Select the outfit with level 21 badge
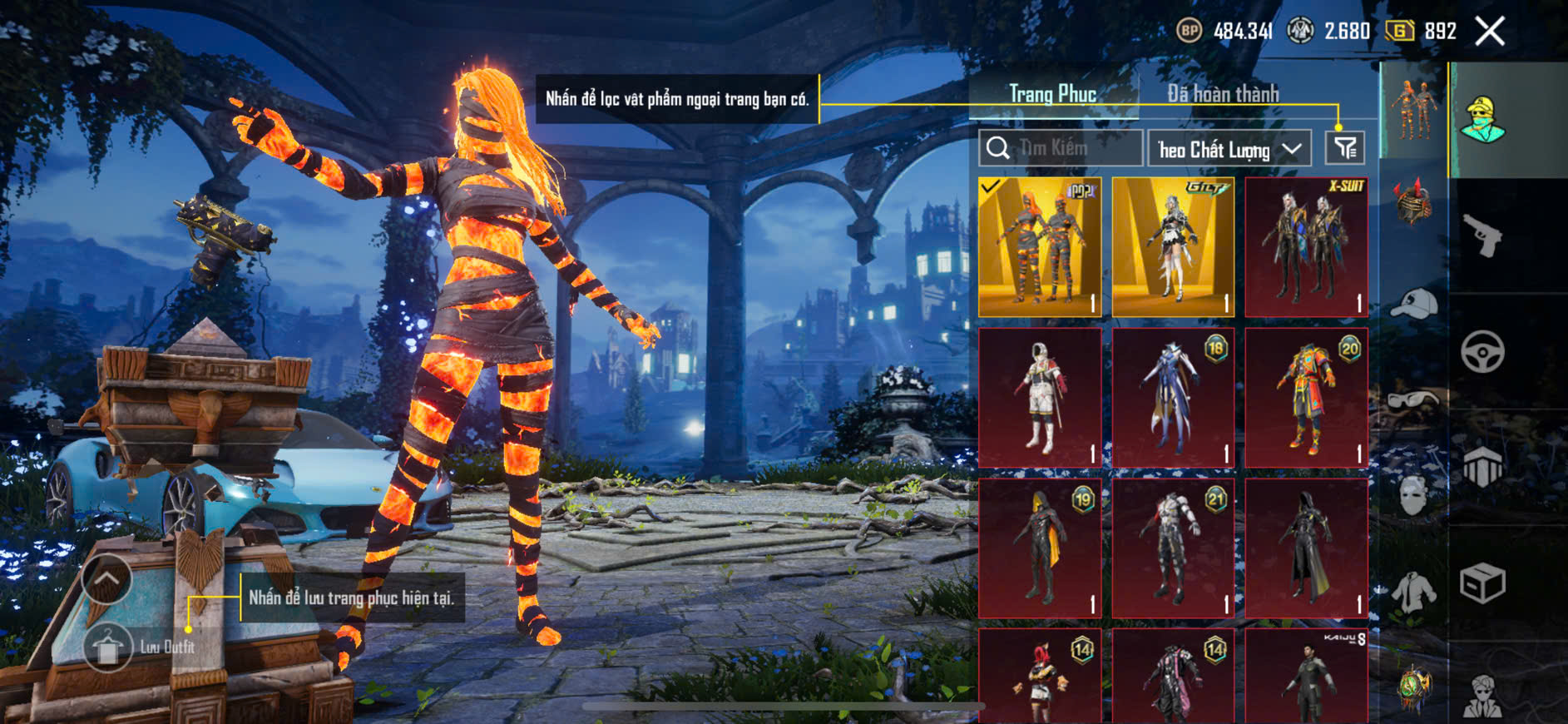 pos(1173,548)
